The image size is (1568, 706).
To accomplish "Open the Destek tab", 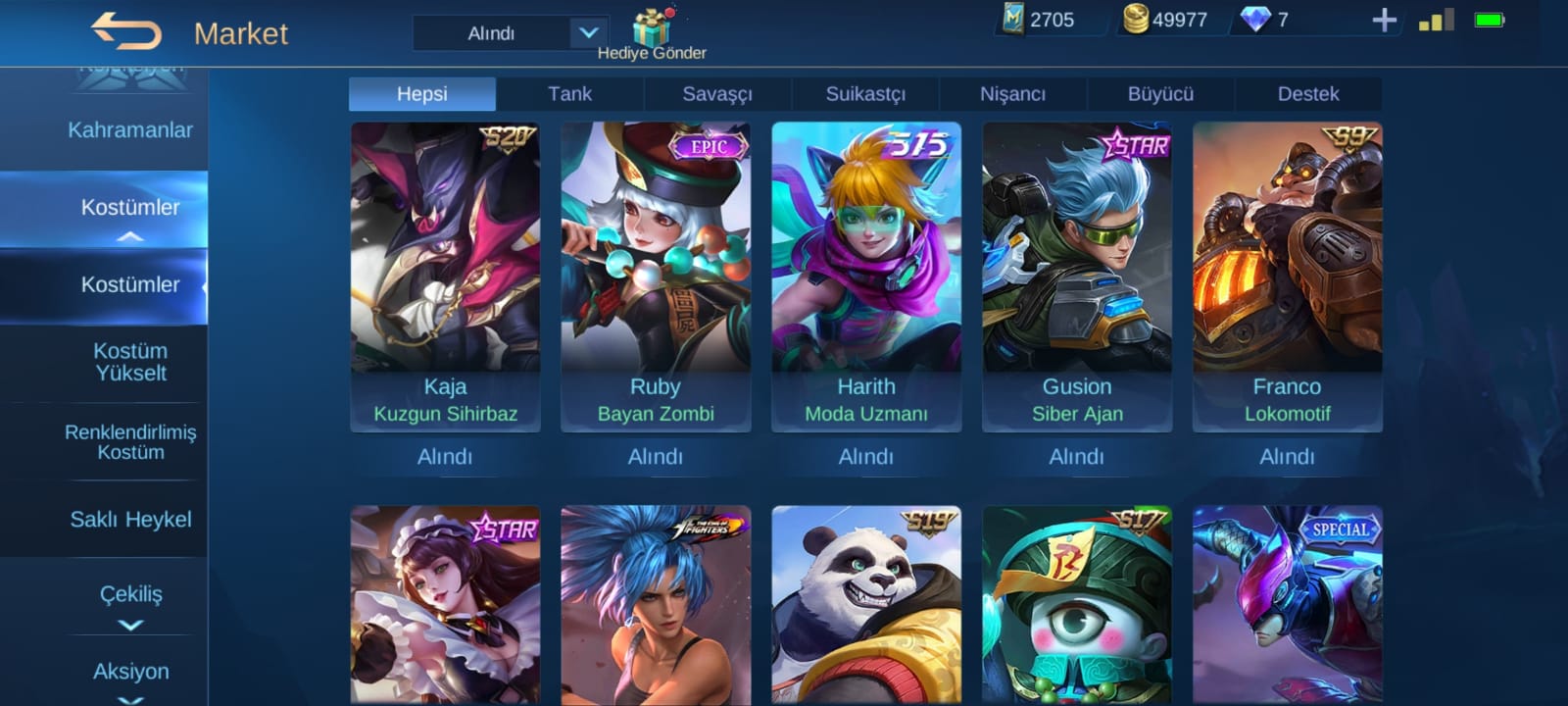I will [x=1307, y=94].
